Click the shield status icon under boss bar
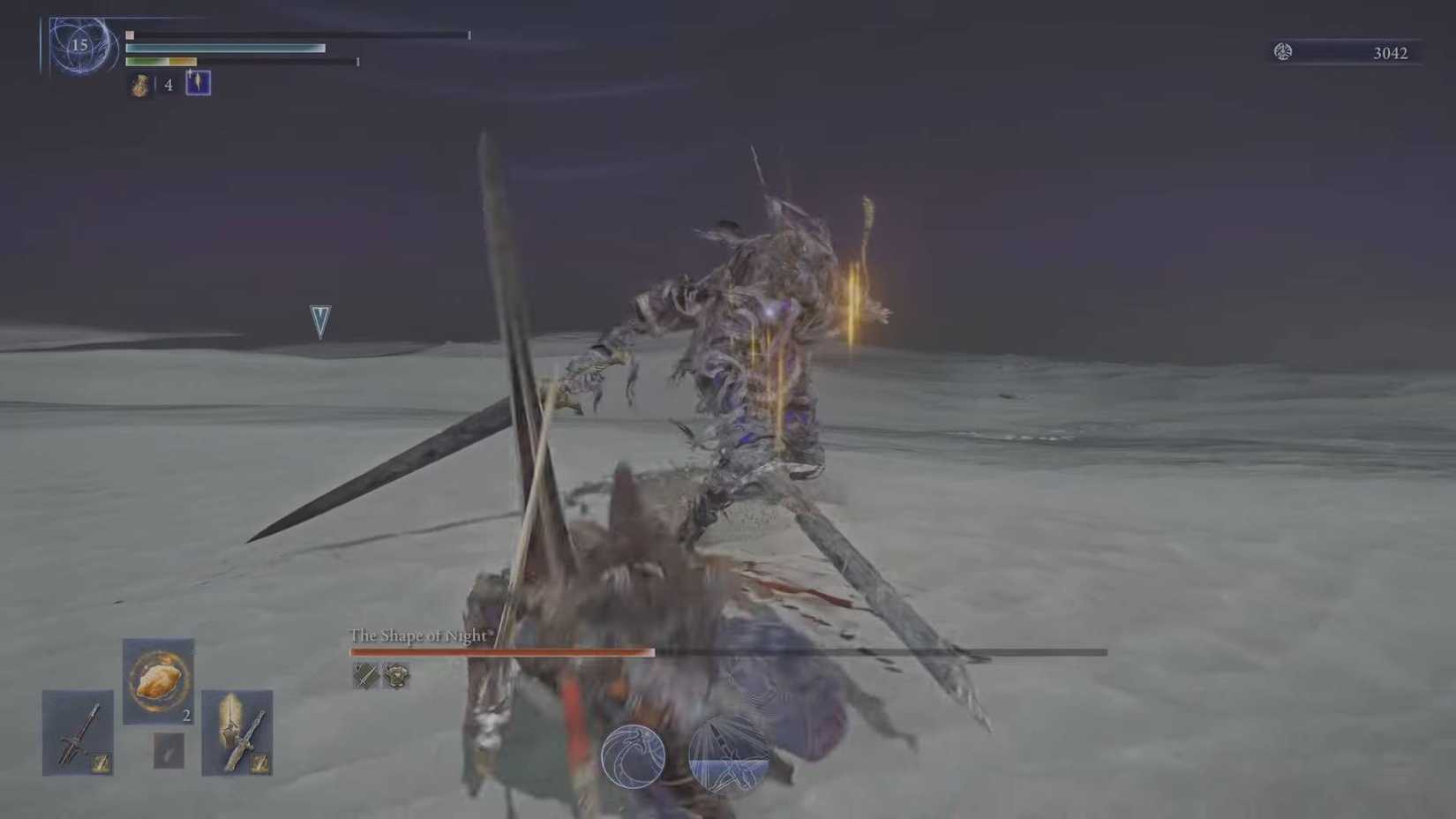Image resolution: width=1456 pixels, height=819 pixels. [x=394, y=677]
